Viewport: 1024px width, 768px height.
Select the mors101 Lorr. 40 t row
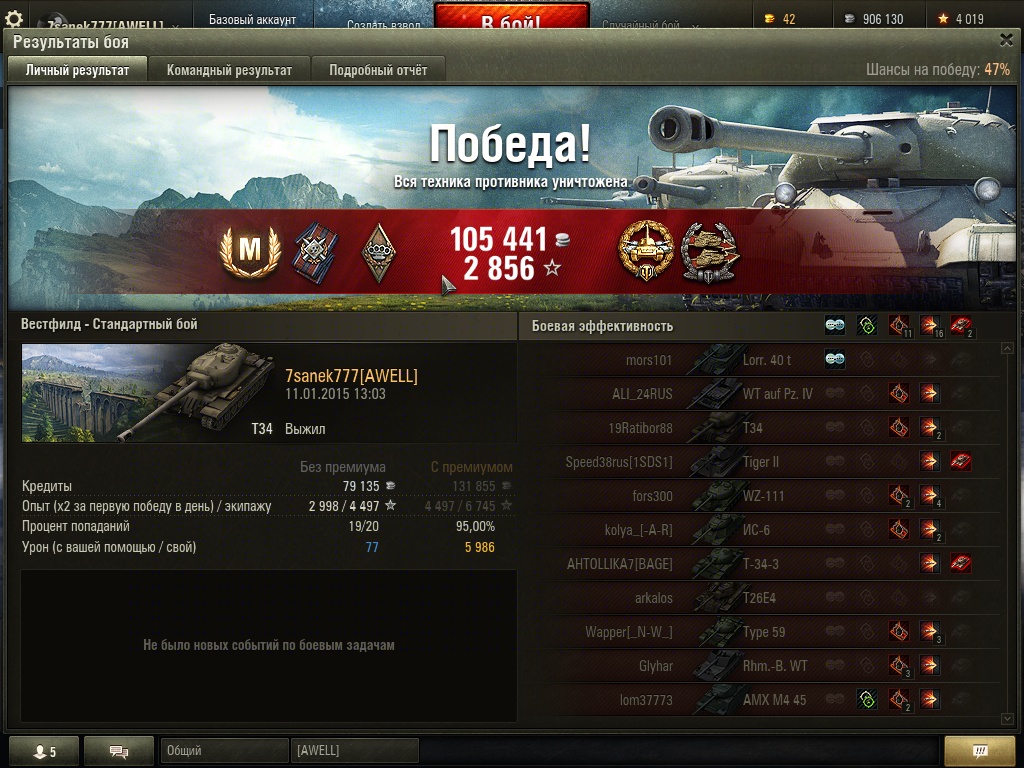[x=760, y=360]
